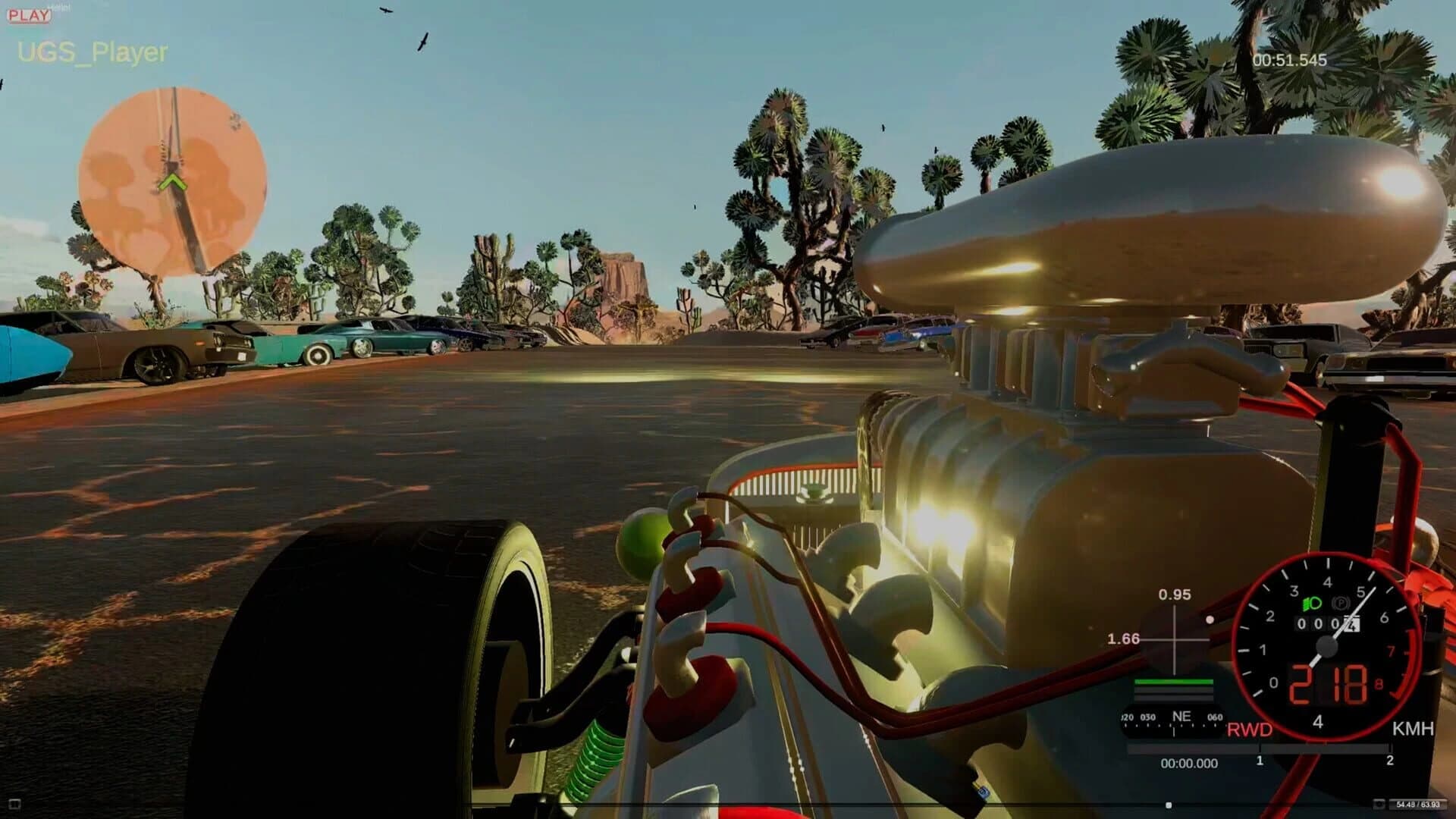This screenshot has width=1456, height=819.
Task: Click the camera icon beside the bottom timestamp
Action: 1380,804
